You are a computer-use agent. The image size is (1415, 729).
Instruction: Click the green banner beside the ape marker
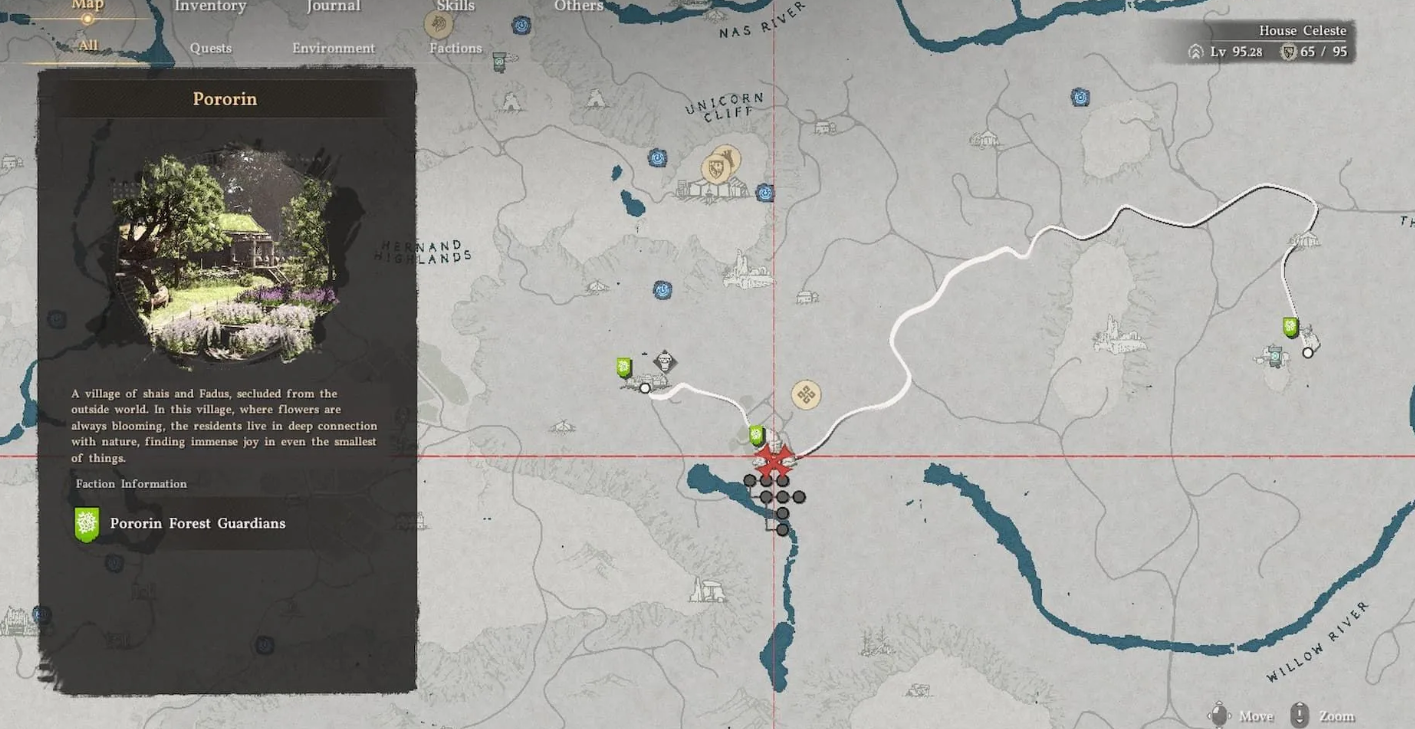point(625,368)
